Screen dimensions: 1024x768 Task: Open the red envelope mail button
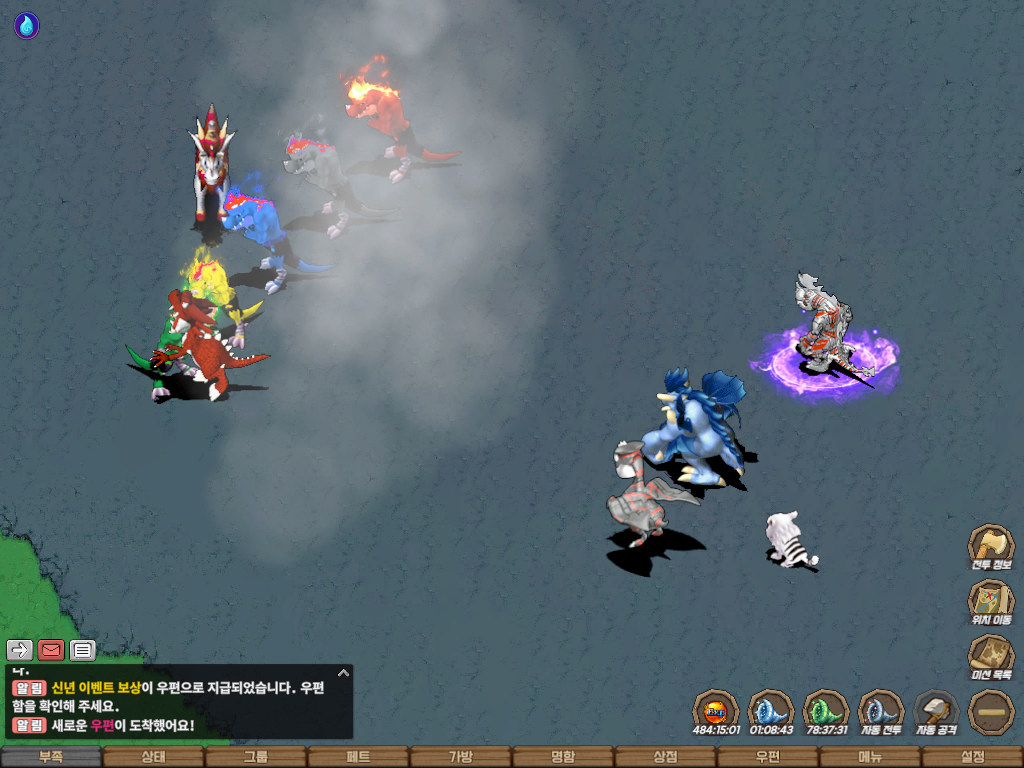(51, 650)
